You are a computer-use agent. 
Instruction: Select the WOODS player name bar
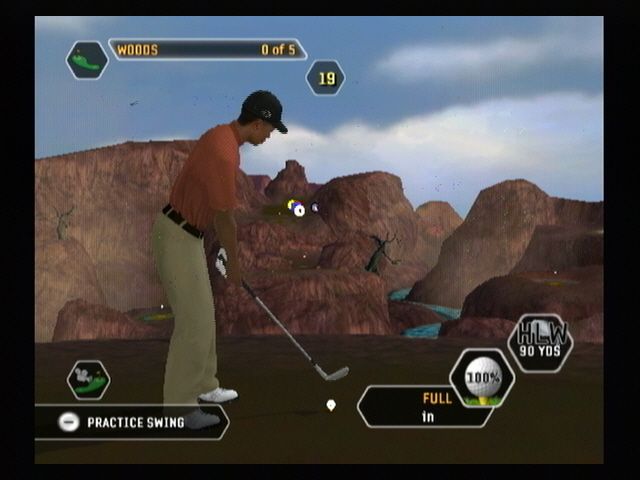207,49
